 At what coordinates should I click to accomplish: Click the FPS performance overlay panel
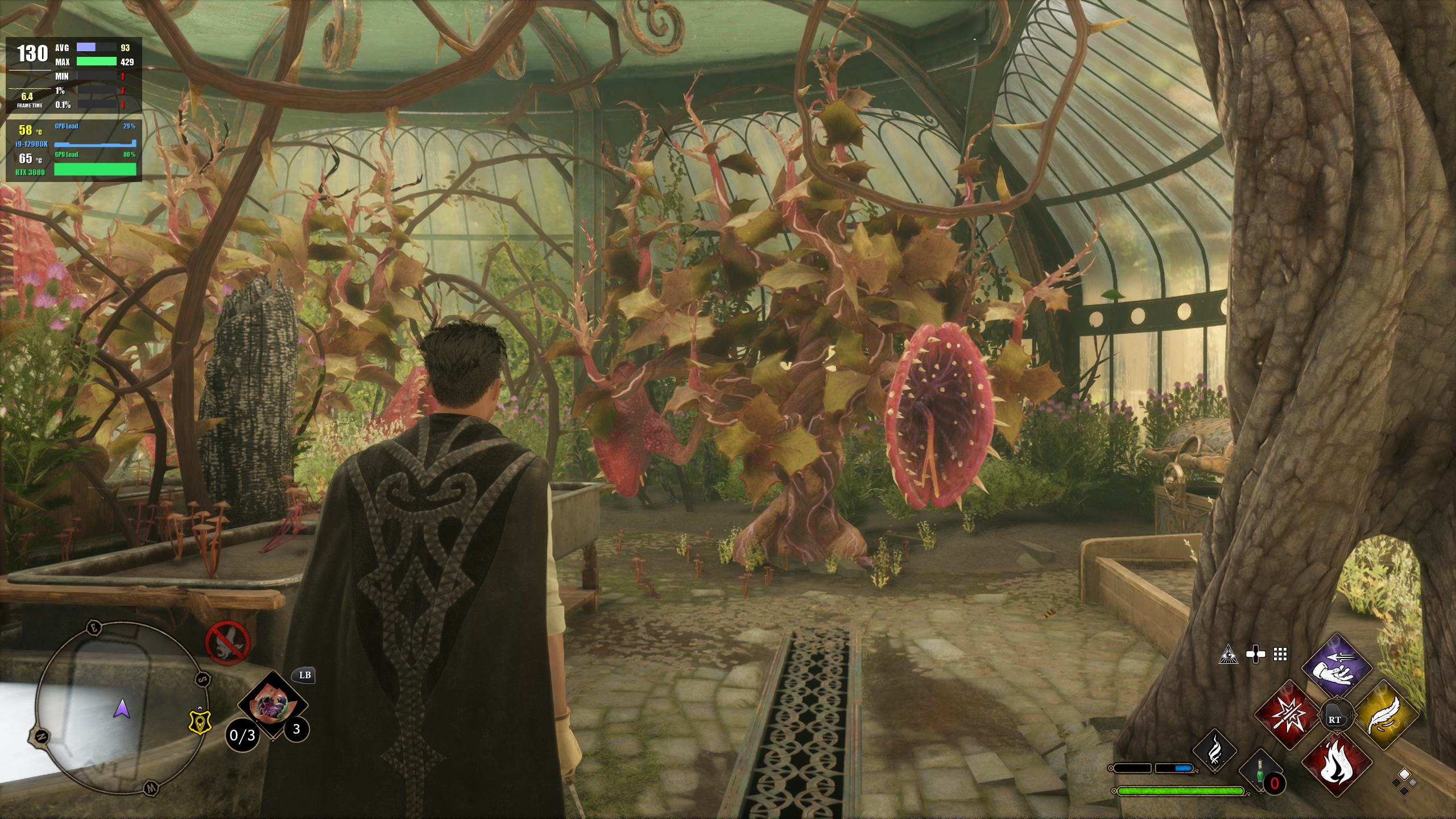click(74, 109)
